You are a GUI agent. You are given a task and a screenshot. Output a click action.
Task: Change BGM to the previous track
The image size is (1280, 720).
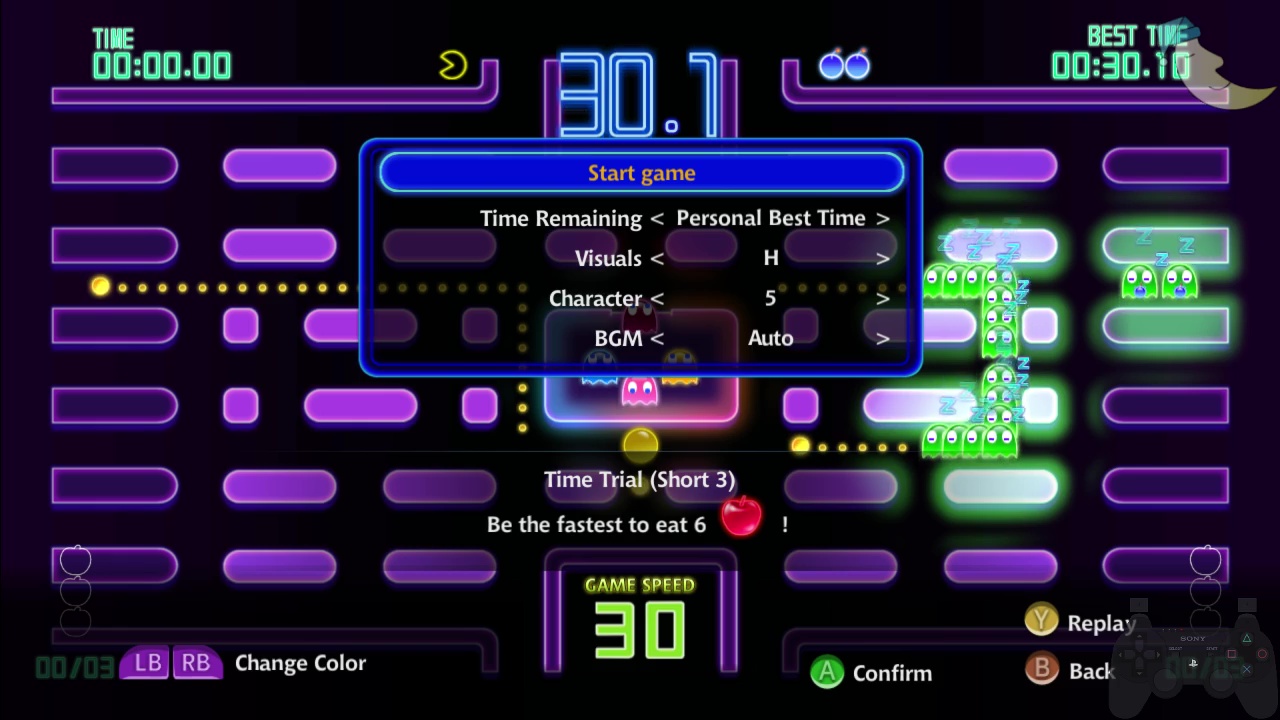[657, 338]
